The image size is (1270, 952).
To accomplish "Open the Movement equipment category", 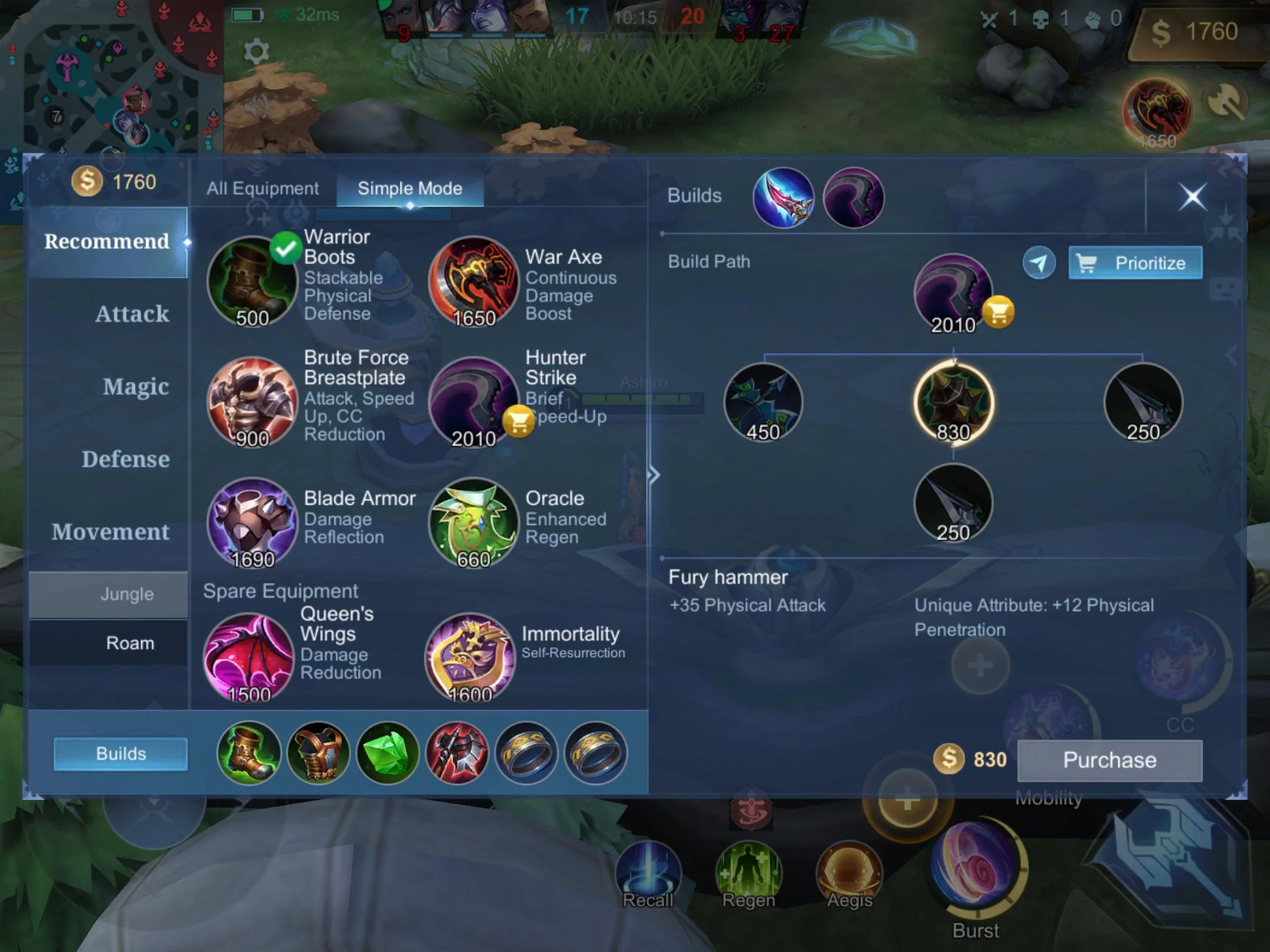I will click(x=111, y=532).
